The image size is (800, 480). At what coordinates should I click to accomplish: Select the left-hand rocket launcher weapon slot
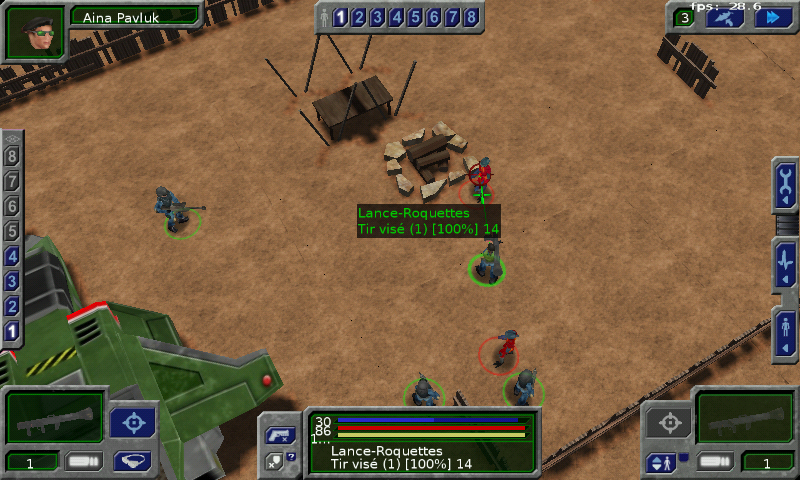click(55, 417)
